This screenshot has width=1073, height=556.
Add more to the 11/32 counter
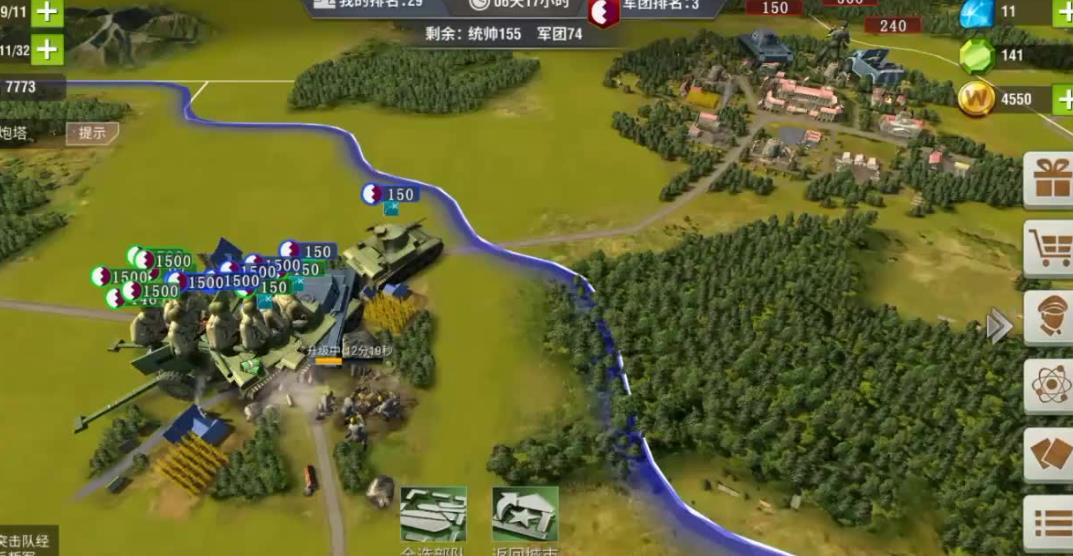click(47, 49)
